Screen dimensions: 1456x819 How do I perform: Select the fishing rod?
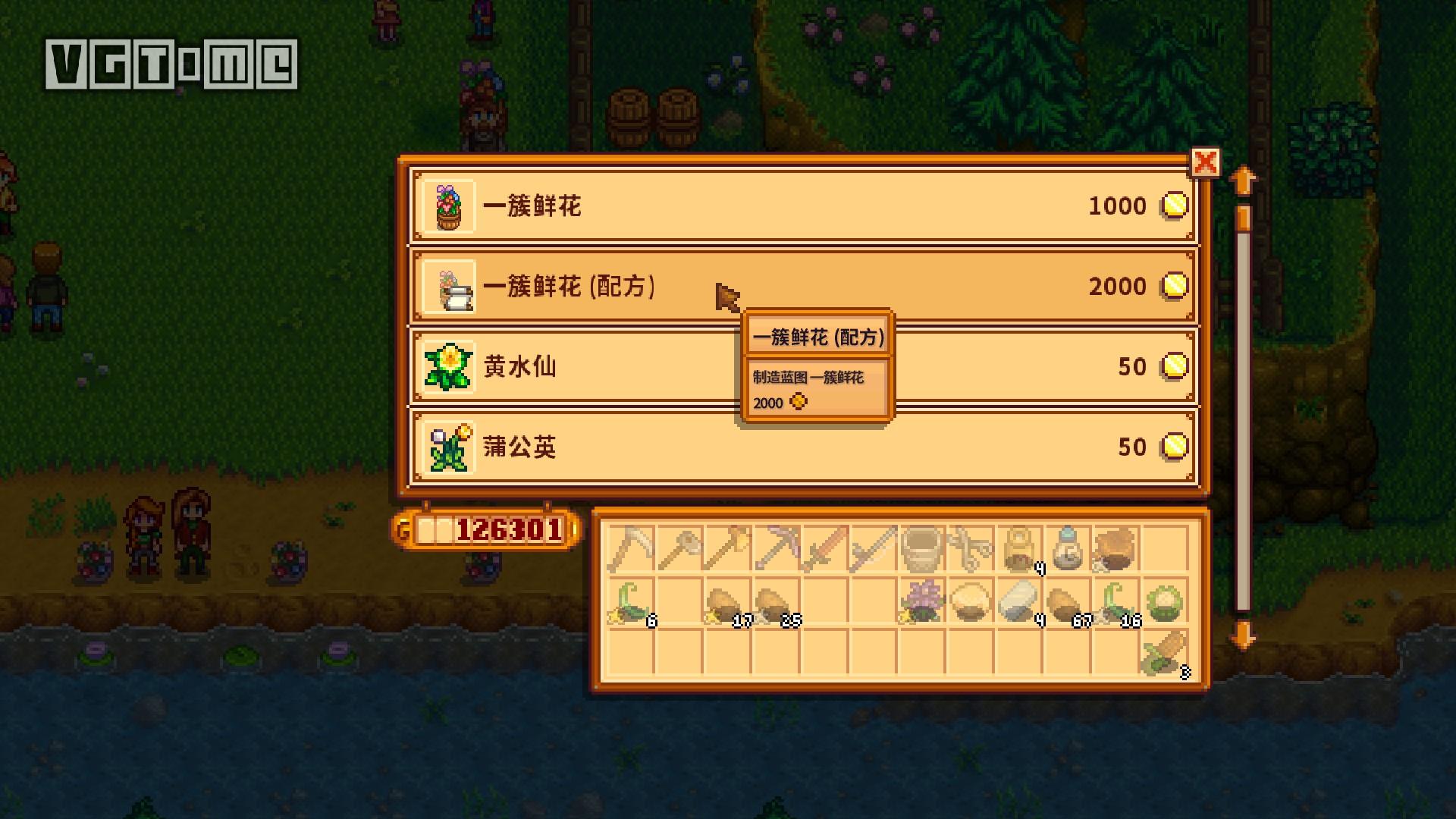872,549
